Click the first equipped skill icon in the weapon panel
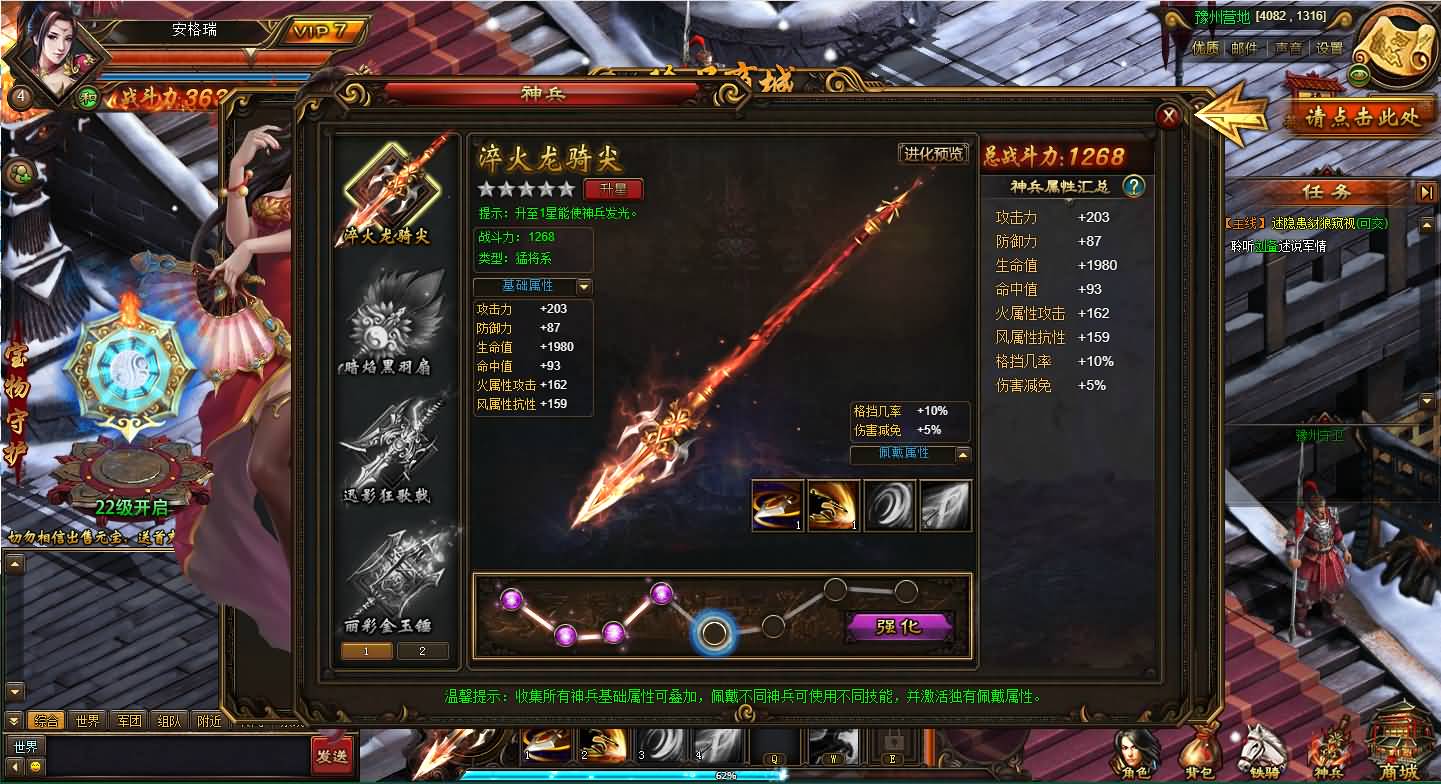 click(777, 505)
